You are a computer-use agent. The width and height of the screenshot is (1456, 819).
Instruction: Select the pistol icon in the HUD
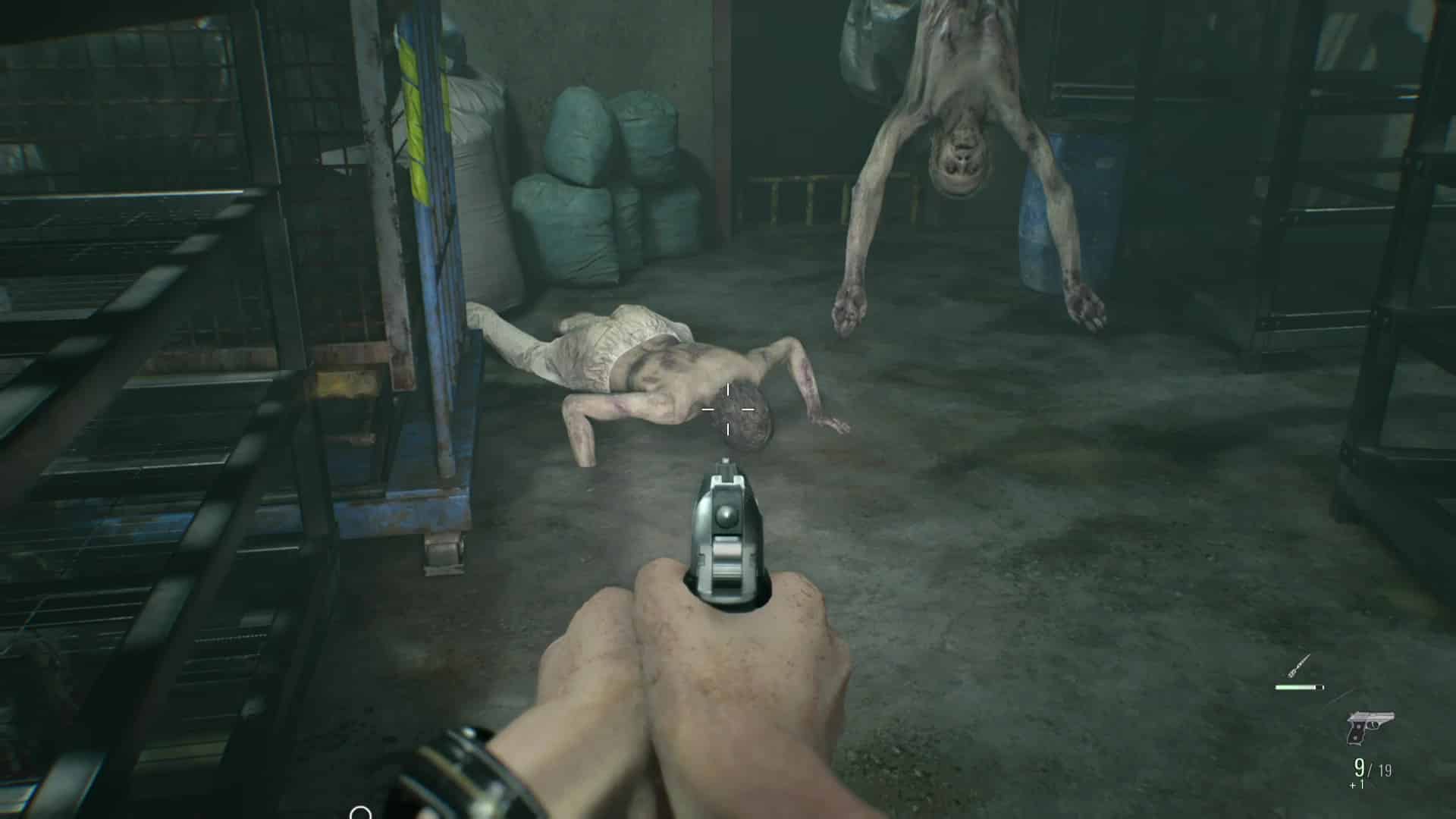click(1371, 728)
